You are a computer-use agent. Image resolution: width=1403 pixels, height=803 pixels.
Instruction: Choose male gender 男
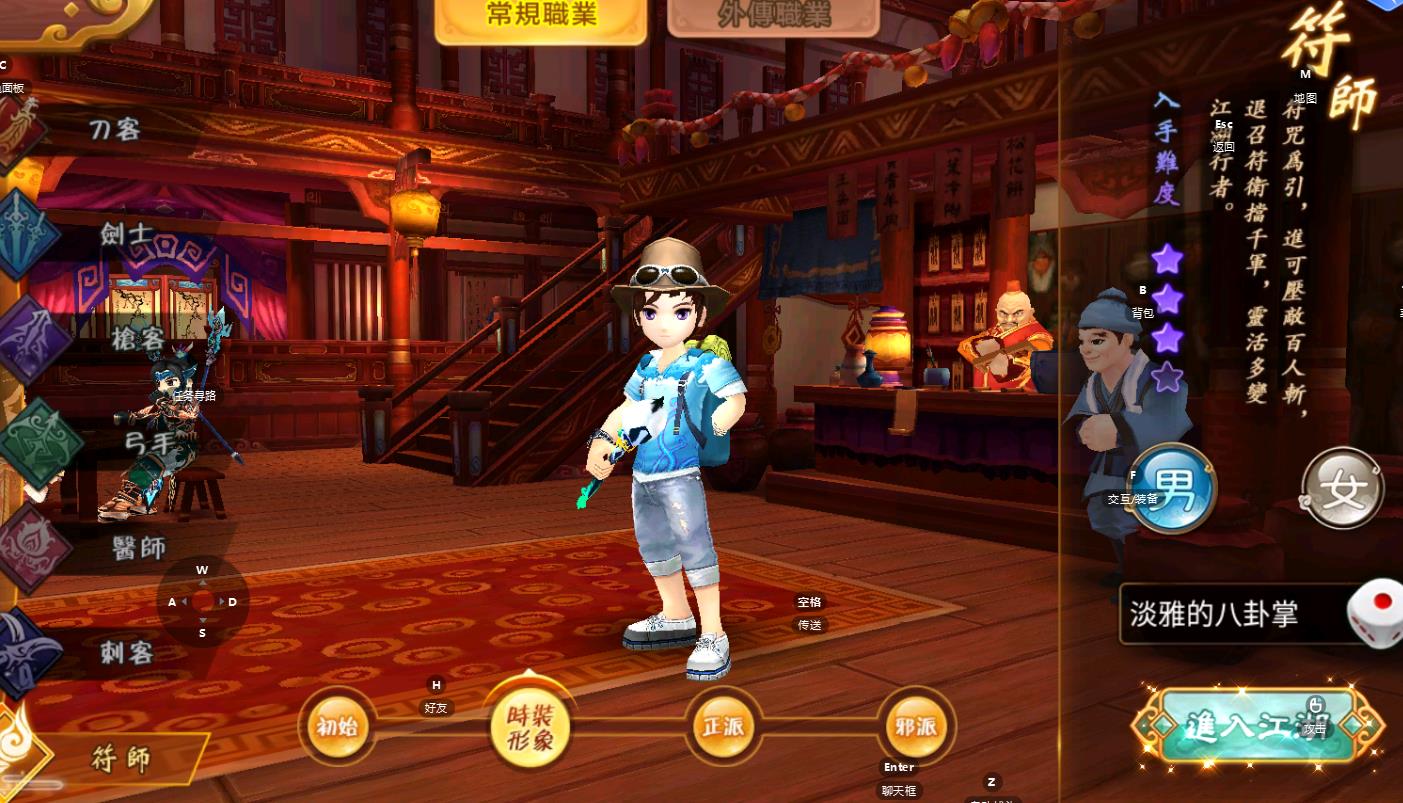click(x=1172, y=490)
